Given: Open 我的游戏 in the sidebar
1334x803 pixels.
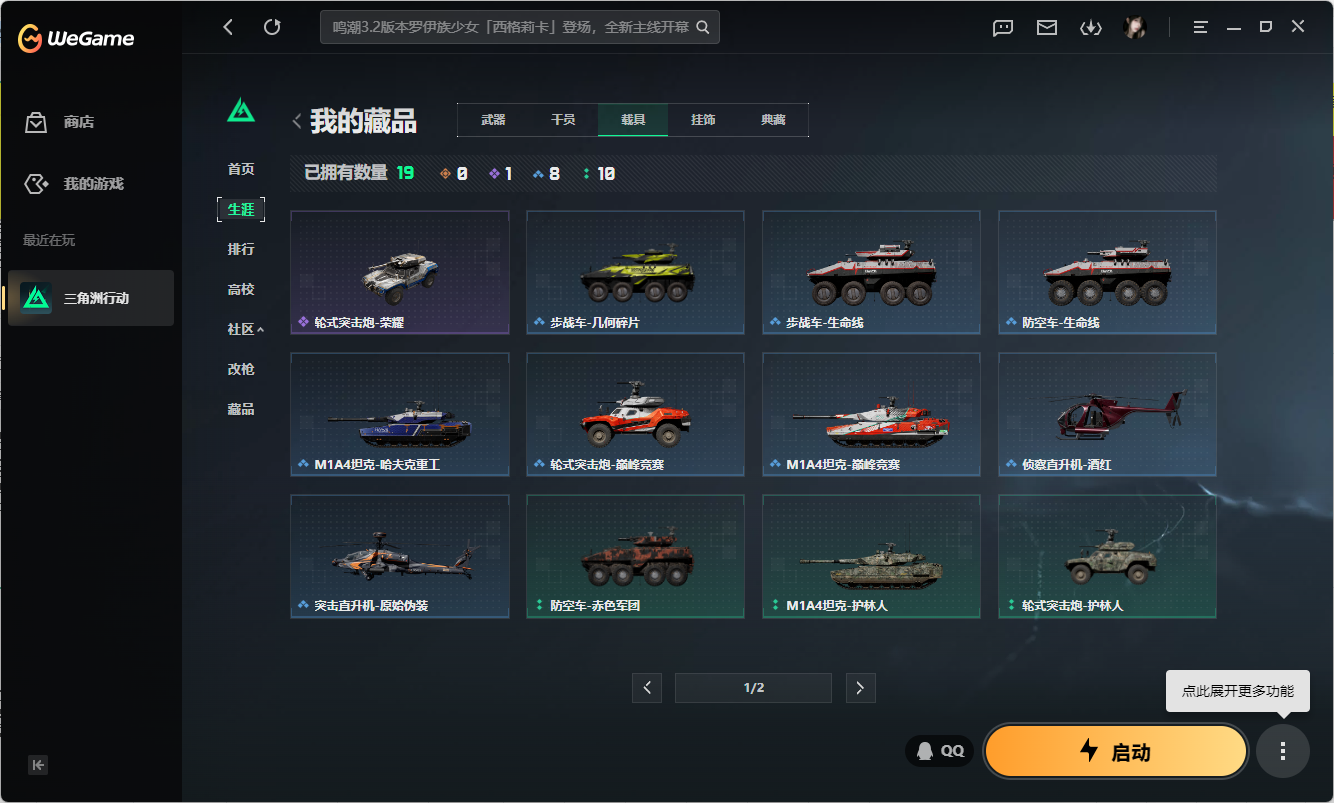Looking at the screenshot, I should pos(90,183).
